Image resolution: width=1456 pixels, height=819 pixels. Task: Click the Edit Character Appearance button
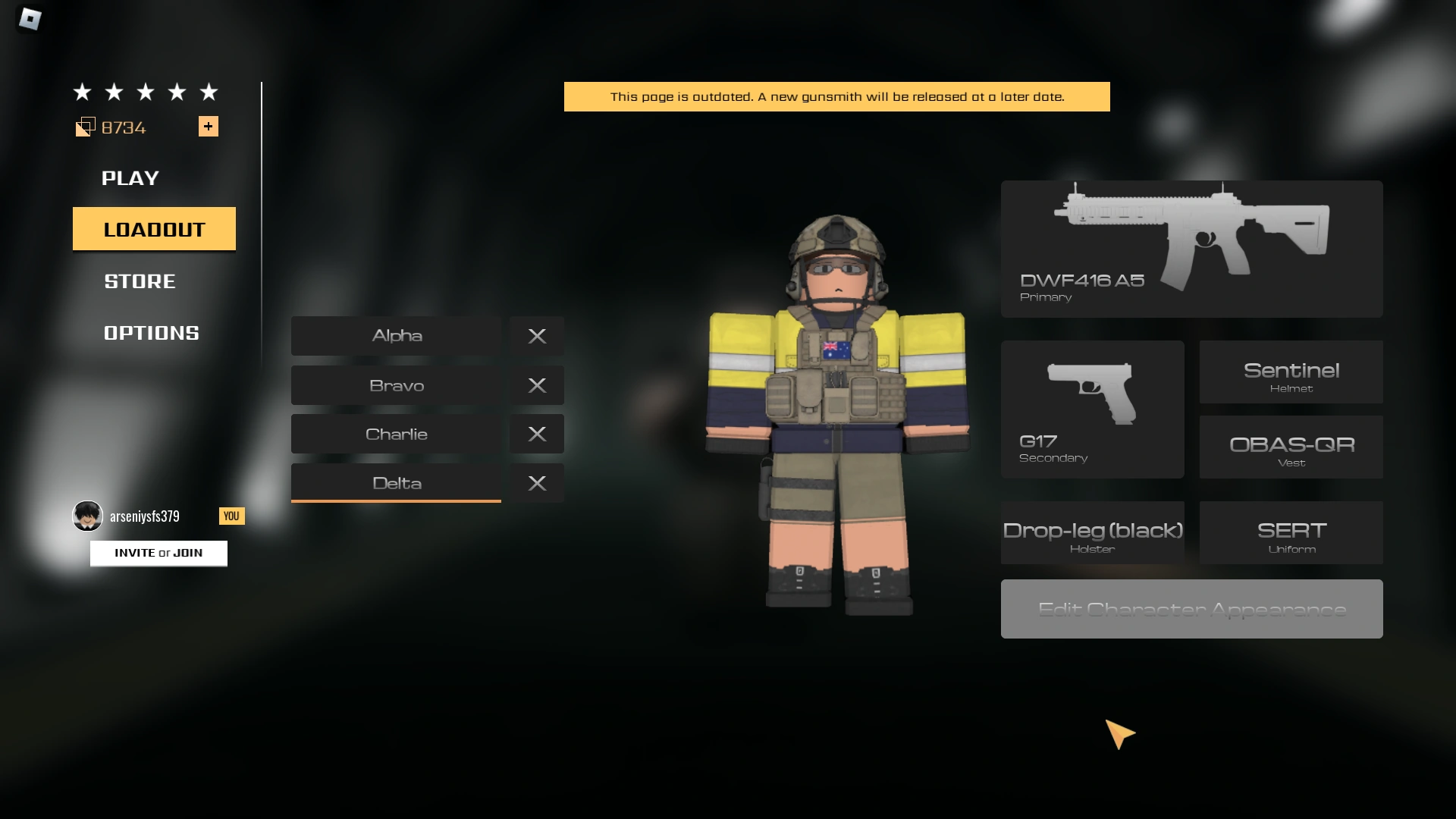click(x=1191, y=608)
